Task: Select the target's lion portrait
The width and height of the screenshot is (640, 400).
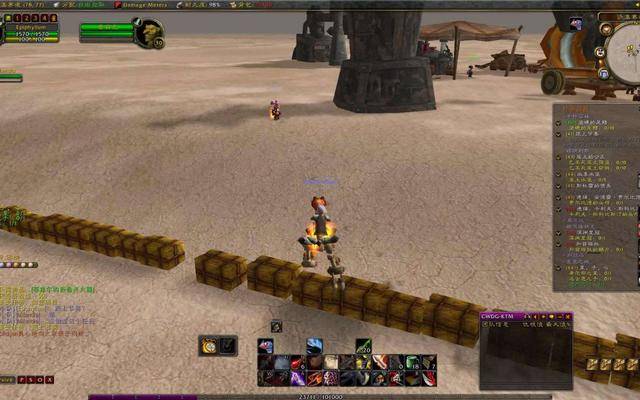Action: pos(151,33)
